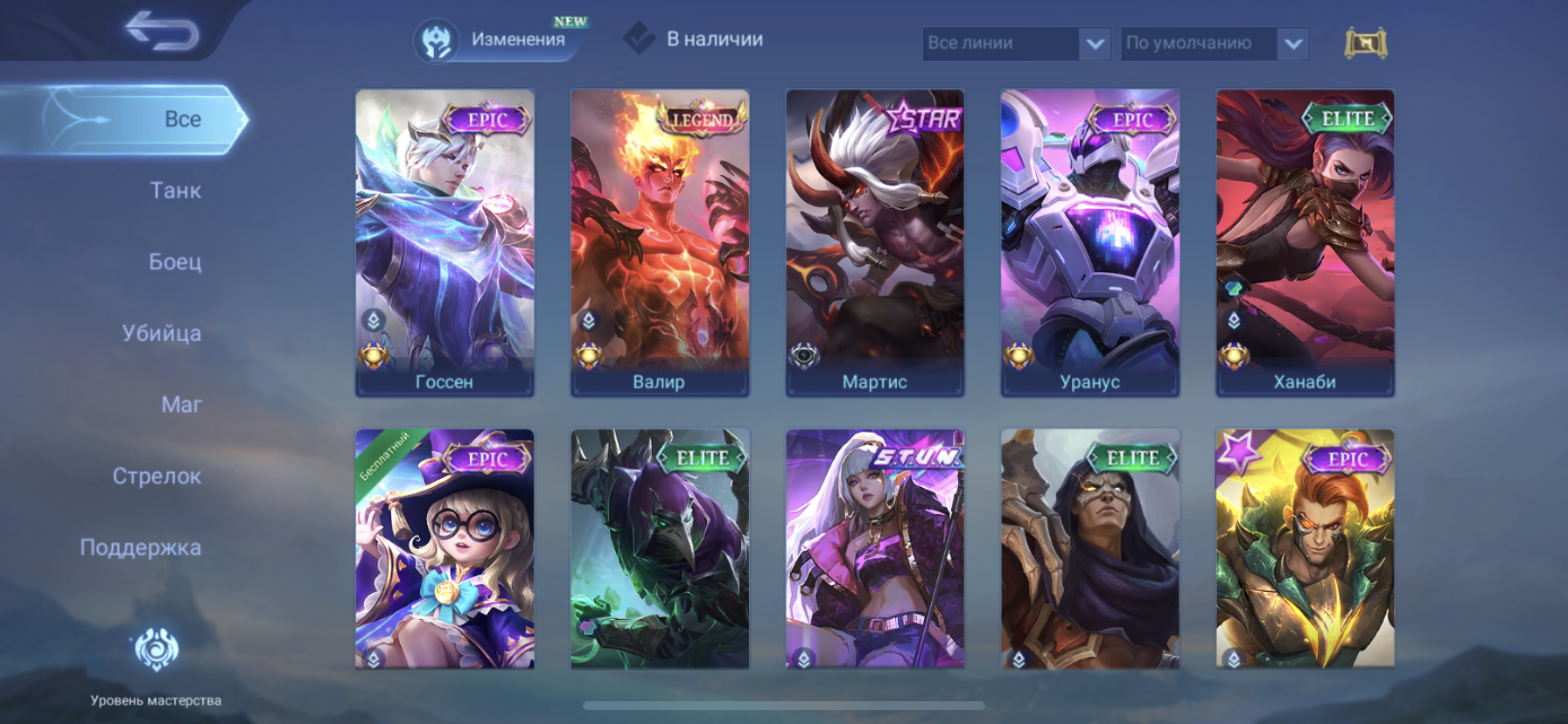Open the Изменения changes button

pyautogui.click(x=497, y=39)
